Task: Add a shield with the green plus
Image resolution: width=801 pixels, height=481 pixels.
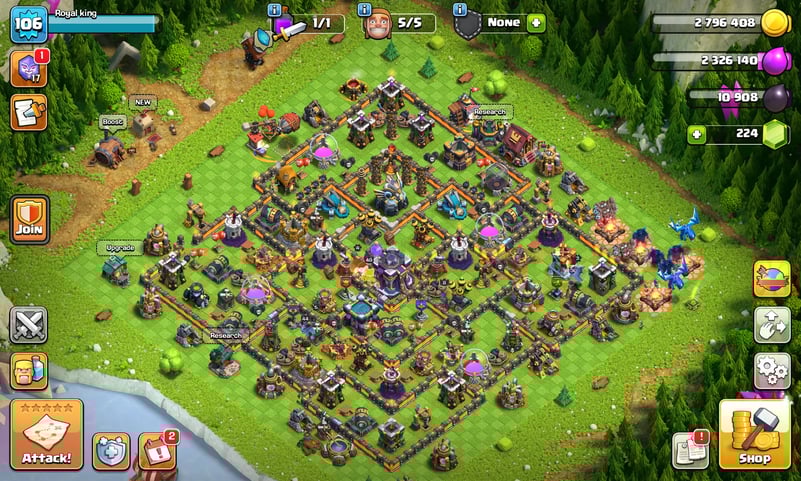Action: click(536, 22)
